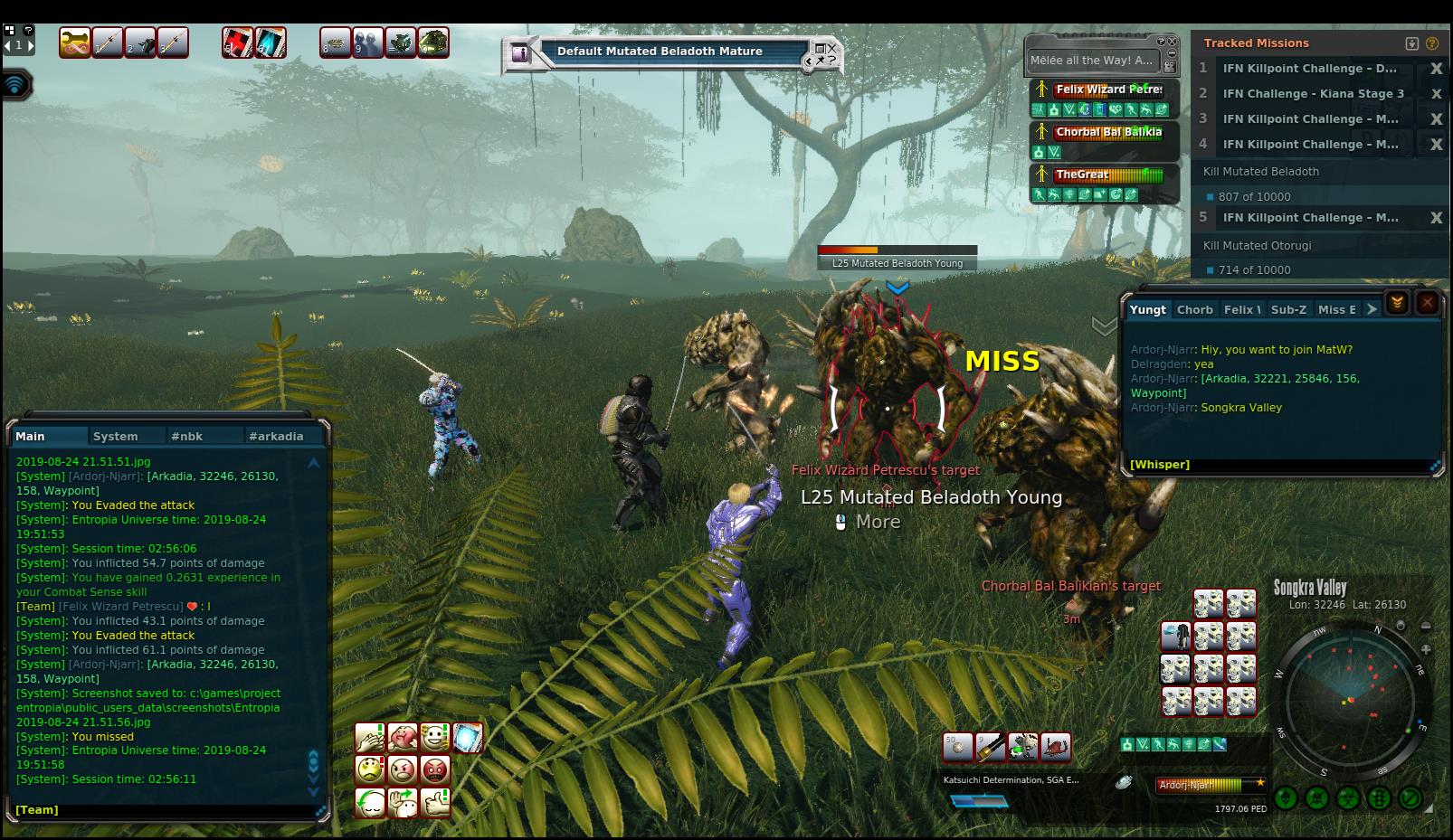Select the Sub-Z whisper tab
Image resolution: width=1453 pixels, height=840 pixels.
tap(1288, 309)
